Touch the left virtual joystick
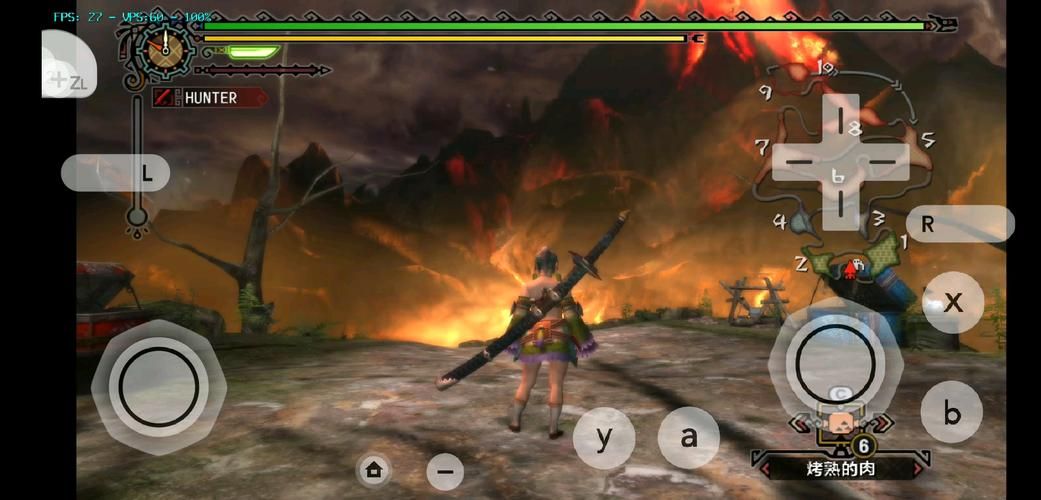The image size is (1041, 500). 158,387
